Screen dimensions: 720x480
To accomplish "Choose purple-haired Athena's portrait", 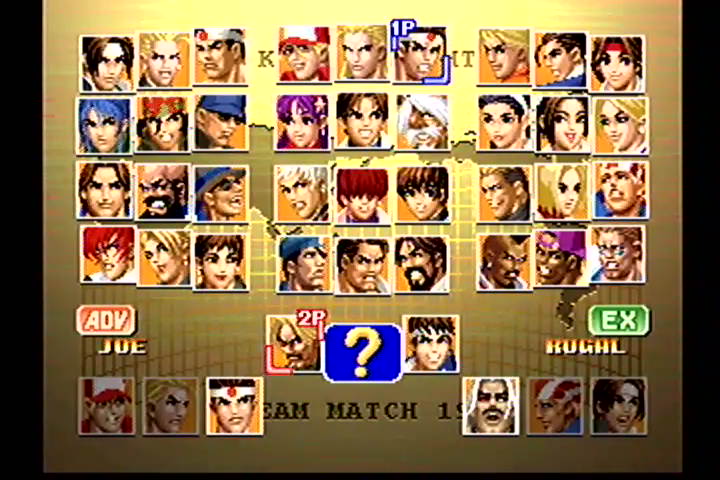I will point(303,122).
